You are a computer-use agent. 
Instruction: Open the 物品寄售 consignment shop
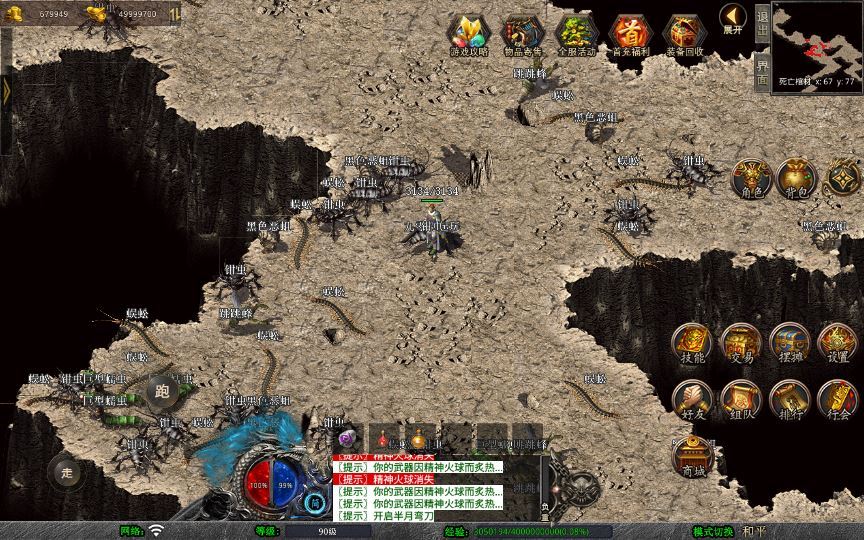point(522,35)
